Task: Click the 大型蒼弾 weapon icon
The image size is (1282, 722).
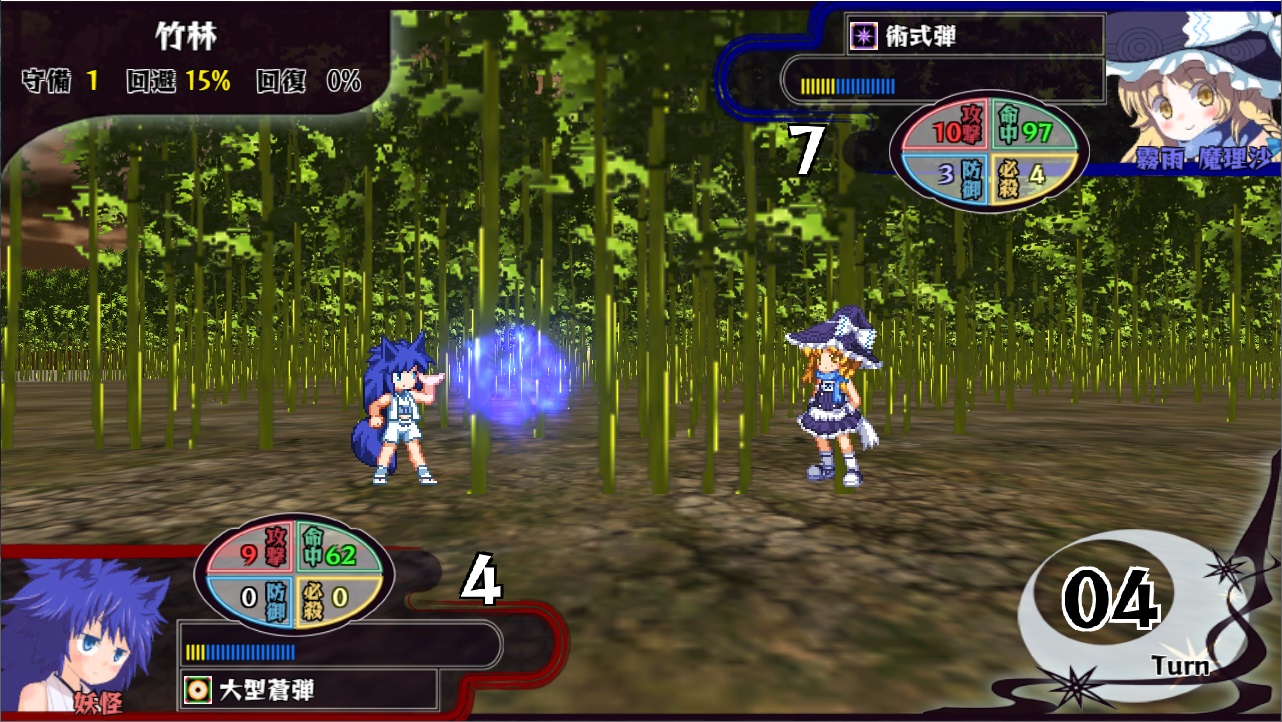Action: click(197, 690)
